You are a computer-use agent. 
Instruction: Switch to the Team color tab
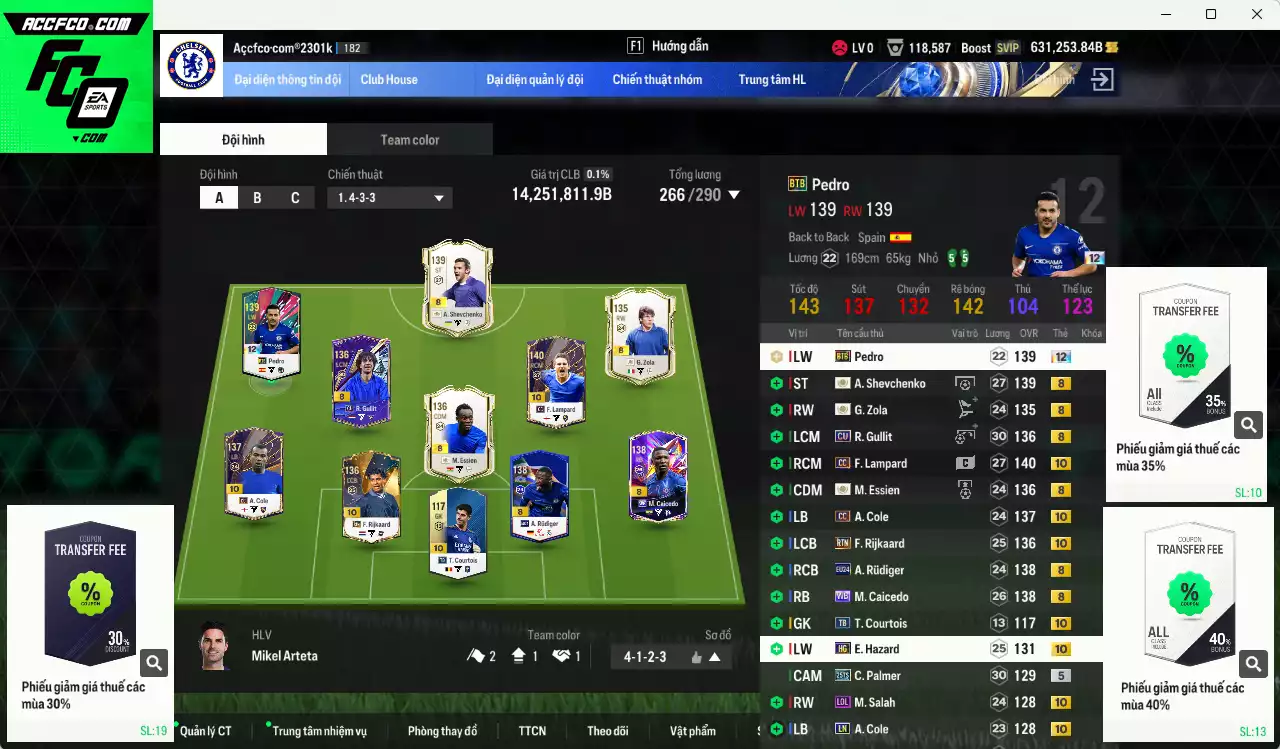click(x=409, y=139)
